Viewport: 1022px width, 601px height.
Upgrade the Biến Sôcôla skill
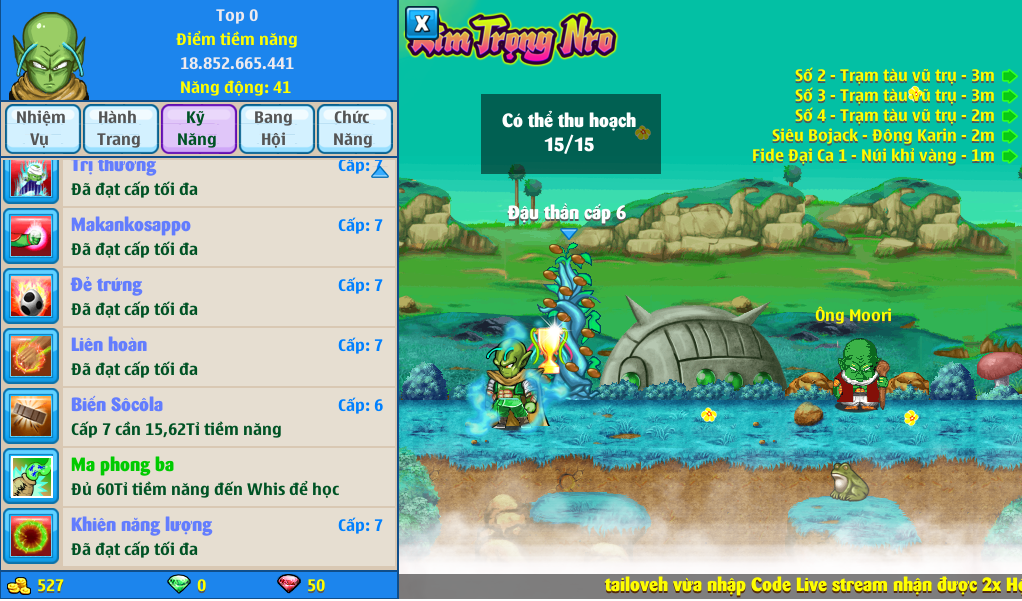coord(200,417)
